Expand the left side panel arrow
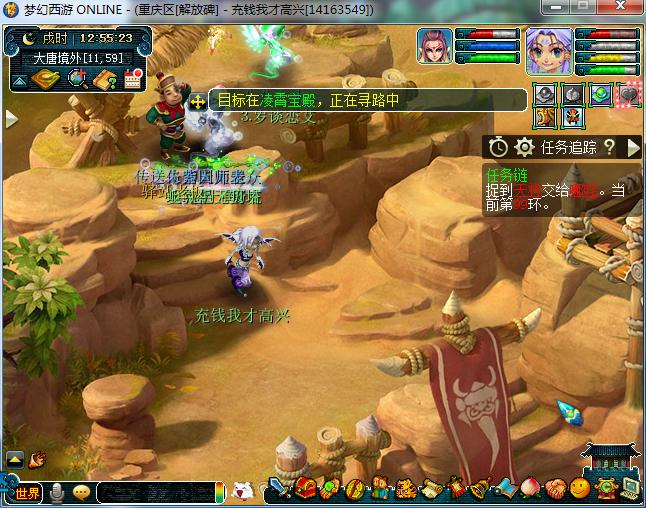The width and height of the screenshot is (646, 508). tap(11, 118)
